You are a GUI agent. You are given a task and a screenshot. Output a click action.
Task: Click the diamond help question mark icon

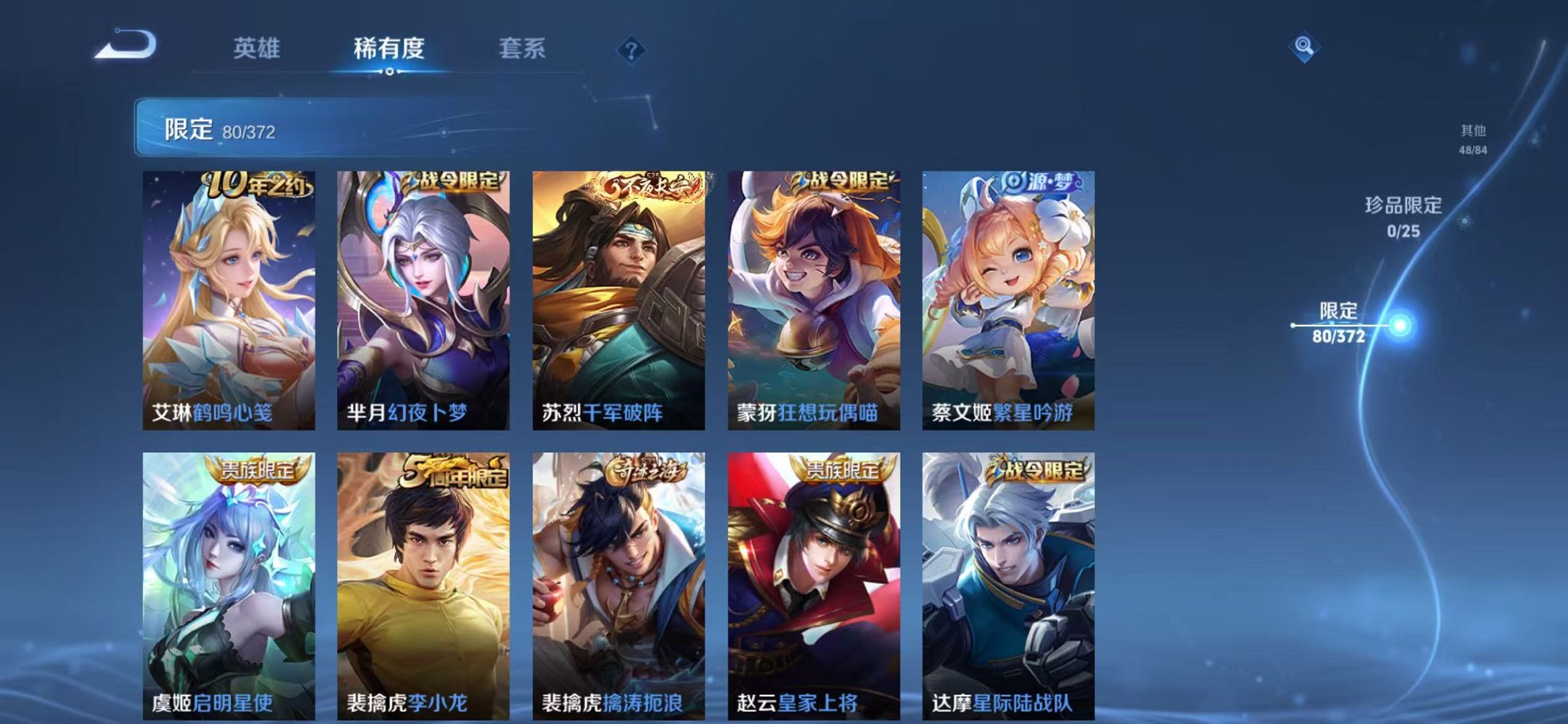pyautogui.click(x=631, y=50)
